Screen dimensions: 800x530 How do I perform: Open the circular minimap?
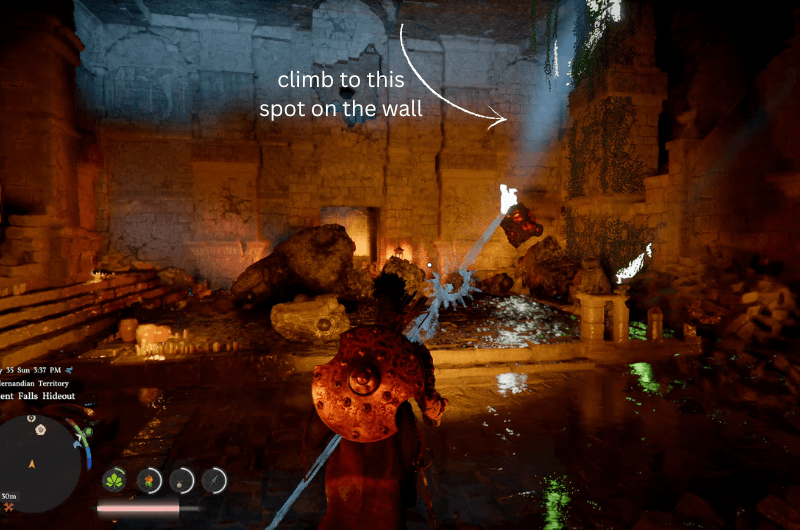point(40,463)
